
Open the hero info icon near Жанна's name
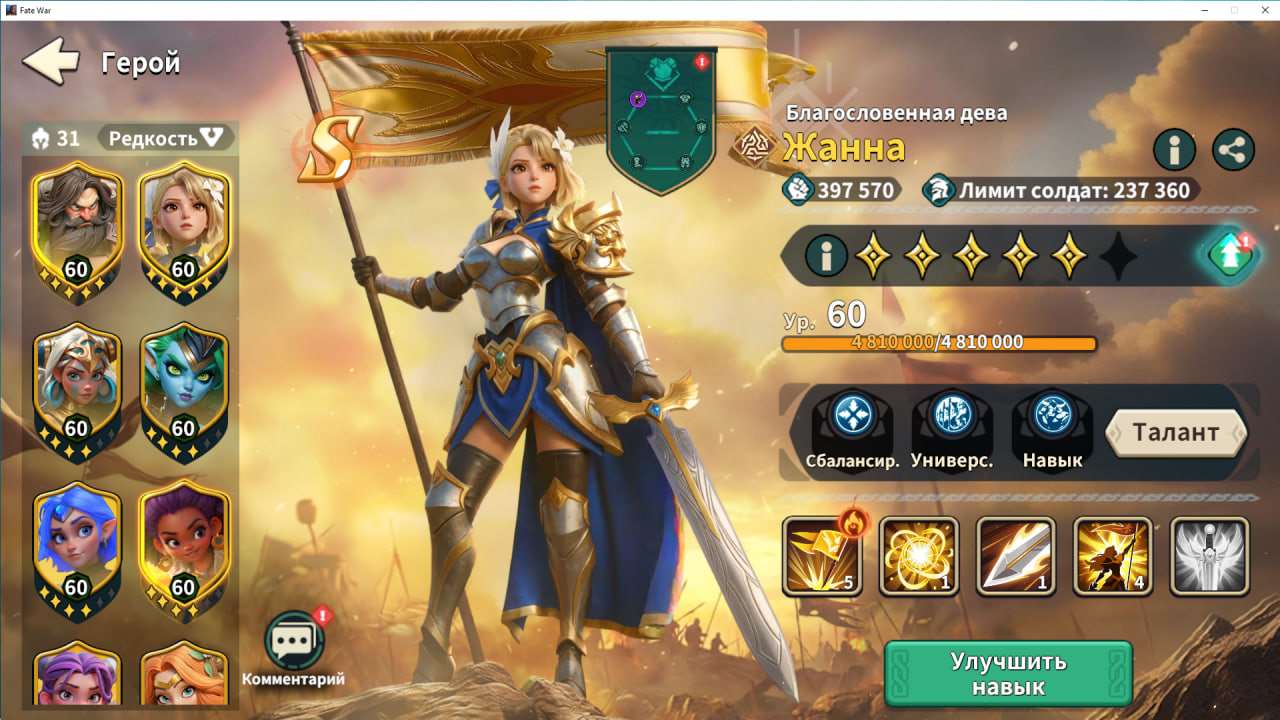pos(1172,150)
